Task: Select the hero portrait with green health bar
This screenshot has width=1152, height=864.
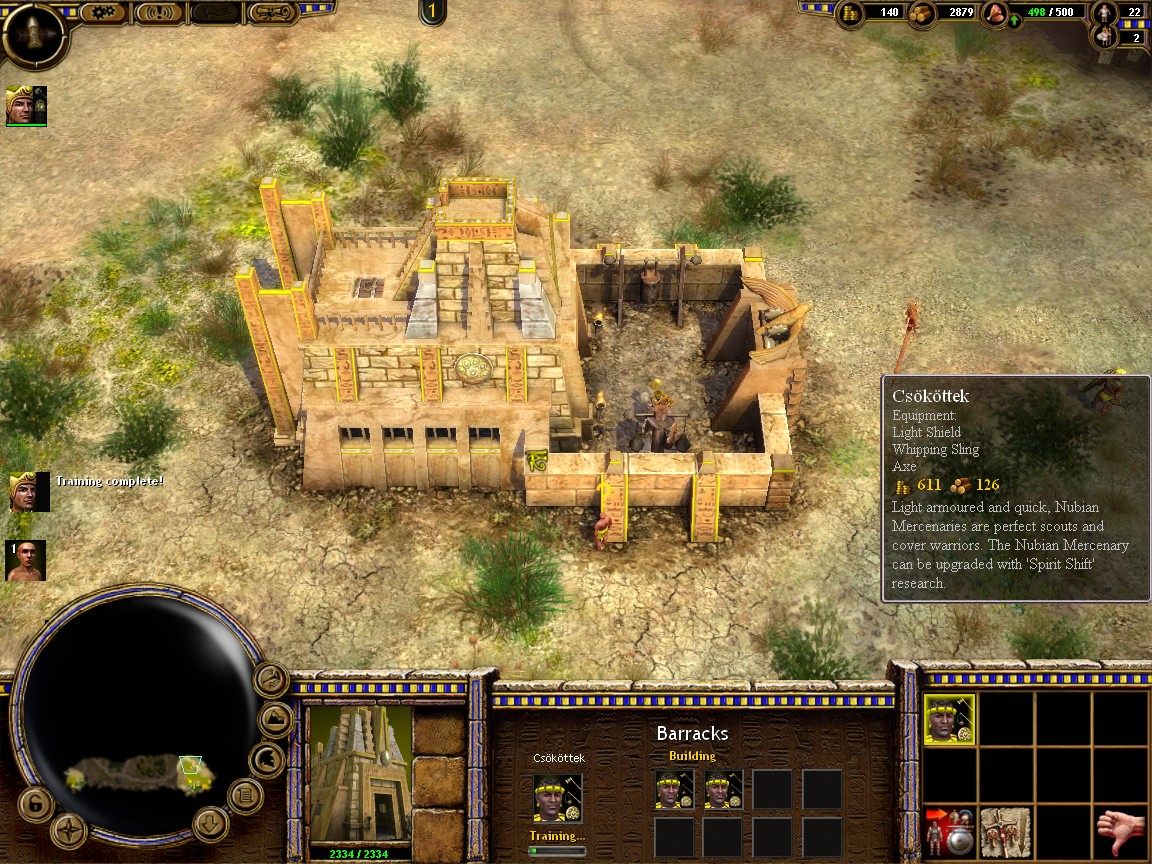Action: pyautogui.click(x=25, y=105)
